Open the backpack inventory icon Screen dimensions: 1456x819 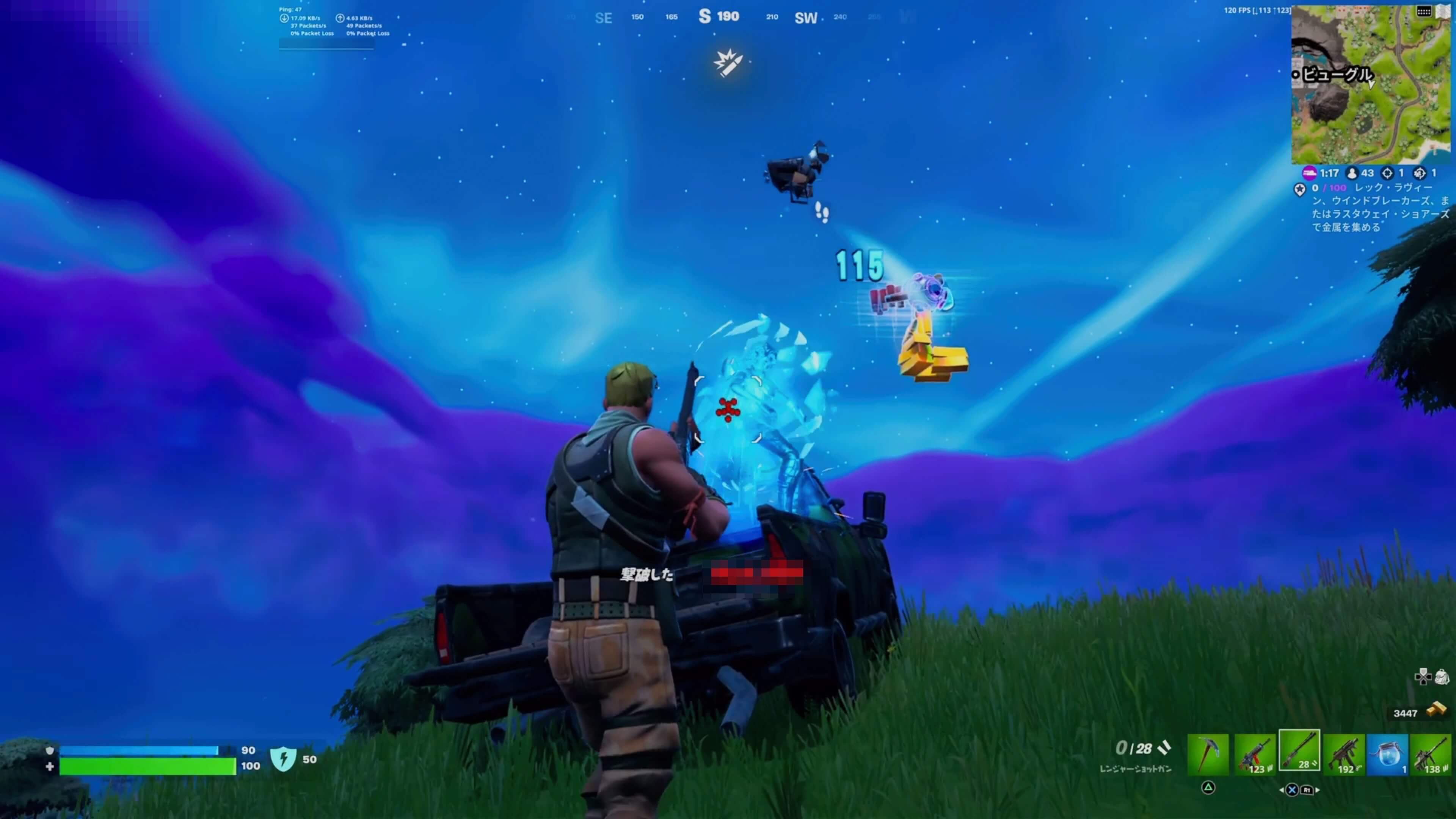point(1442,676)
